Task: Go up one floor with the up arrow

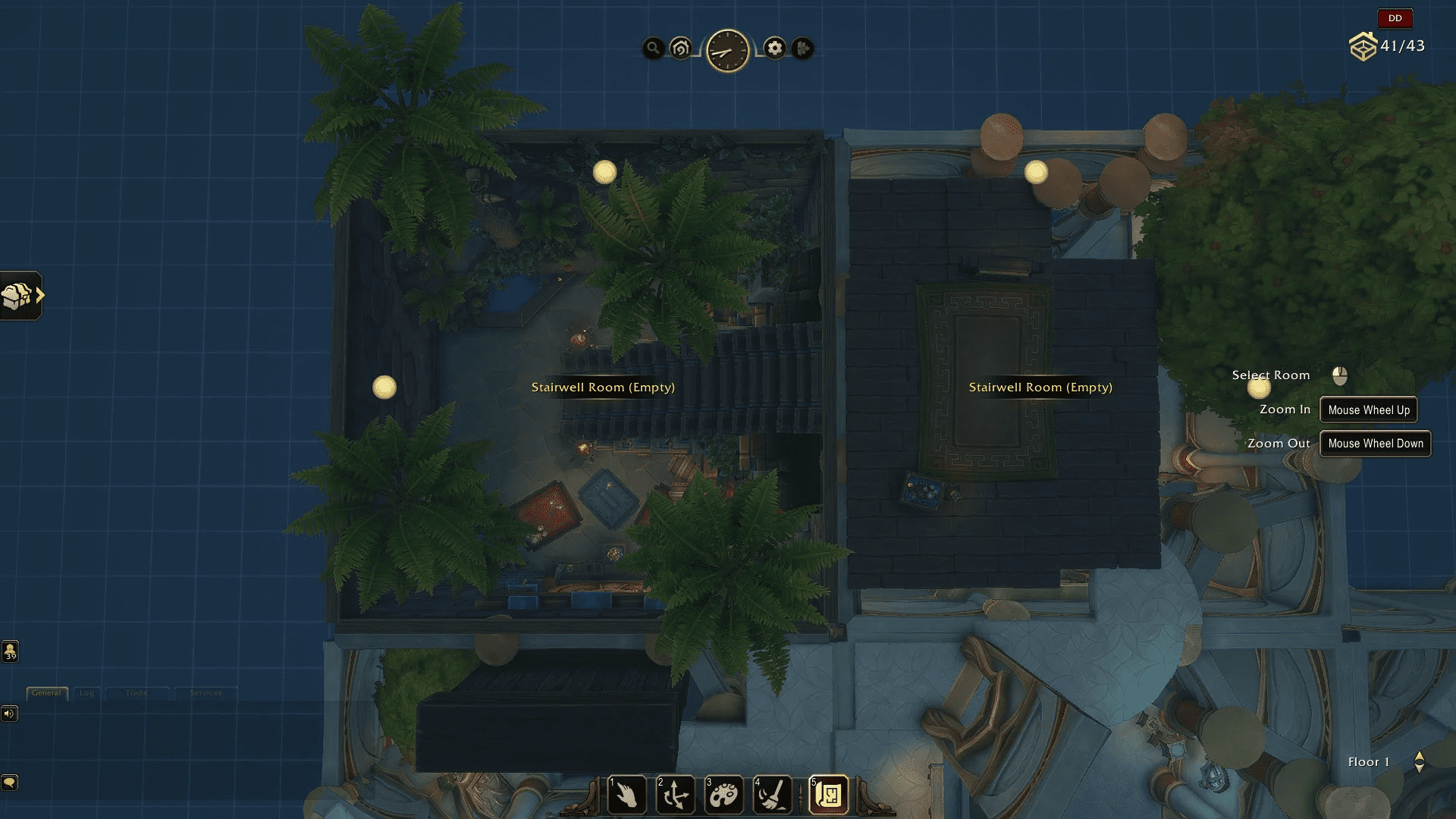Action: tap(1420, 756)
